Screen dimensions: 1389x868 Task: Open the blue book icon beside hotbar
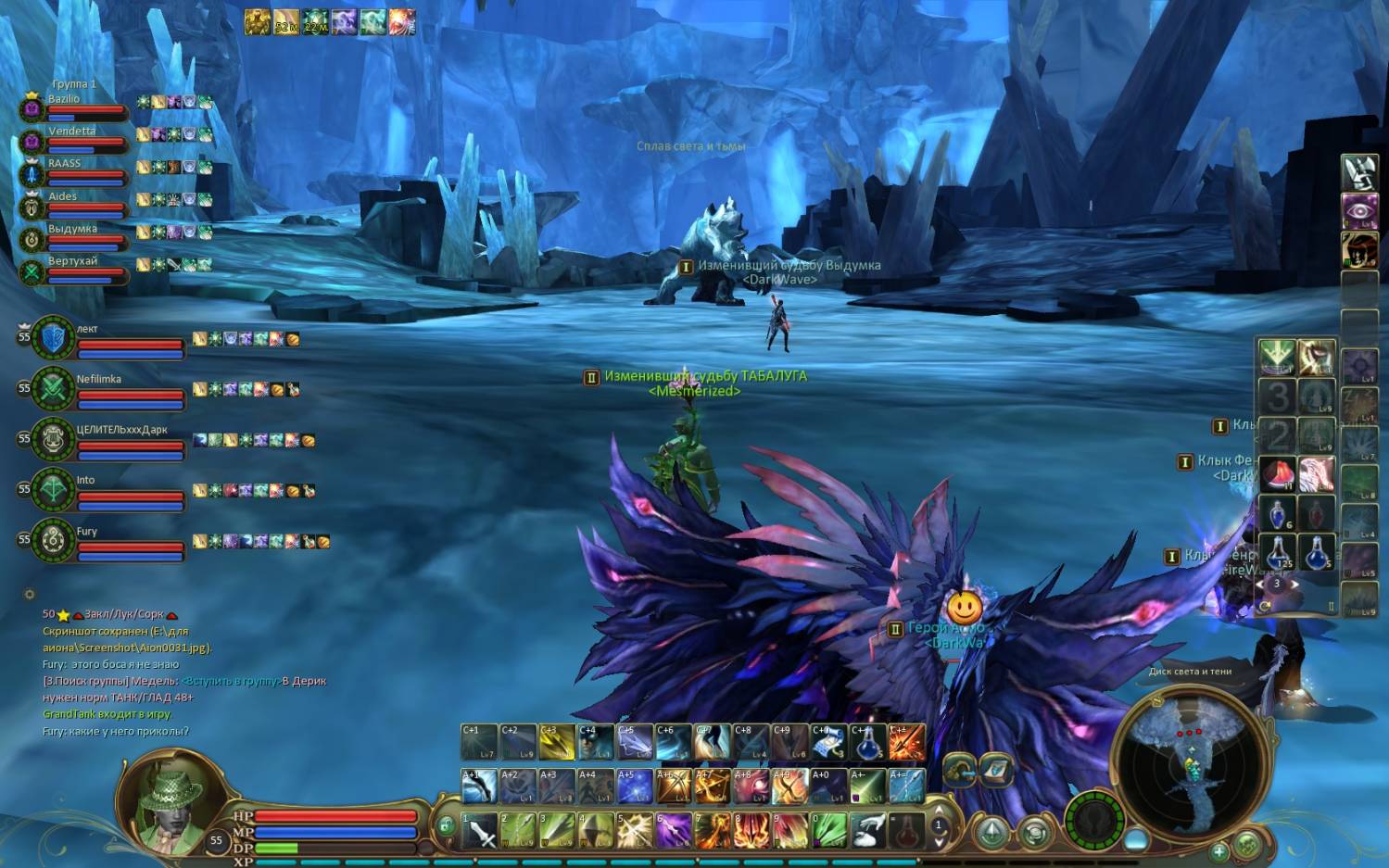click(x=996, y=768)
